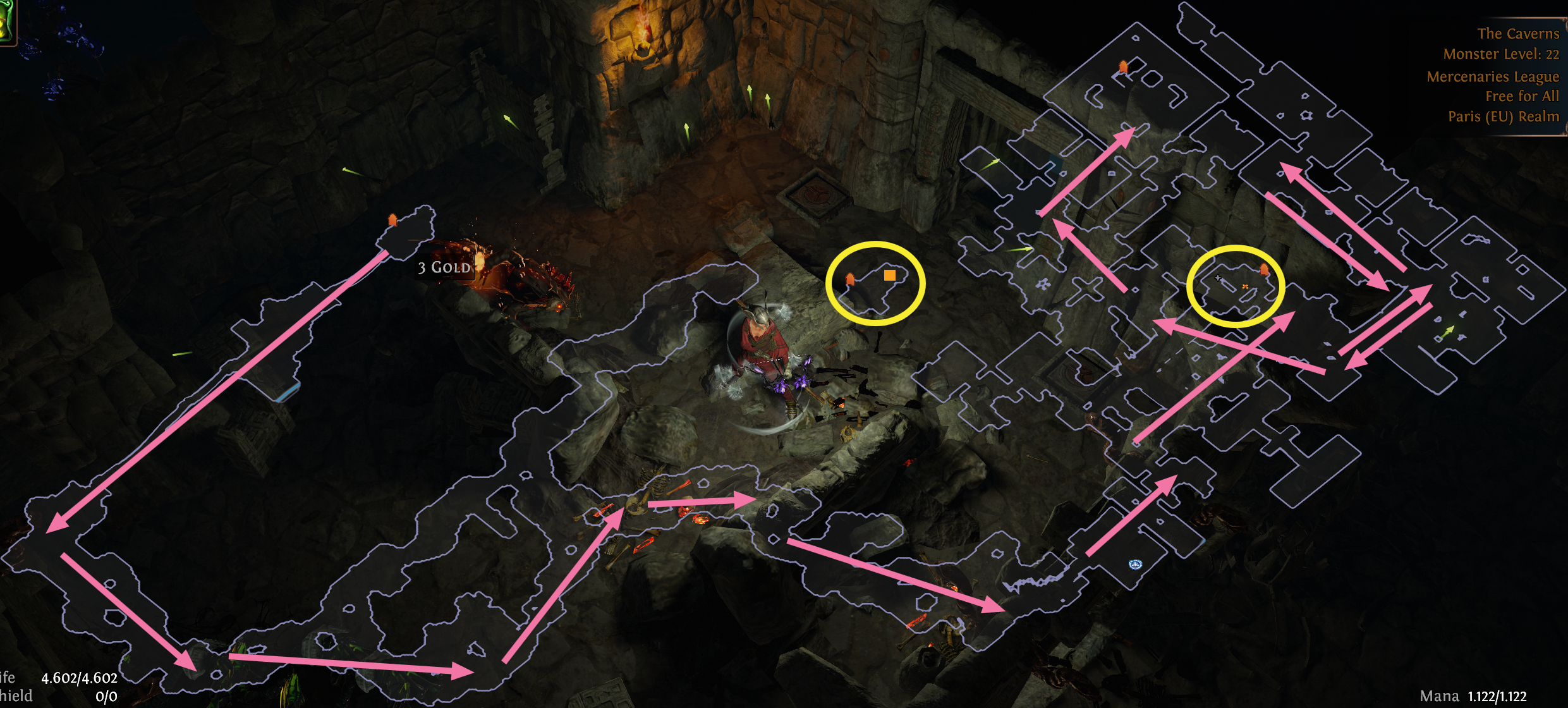This screenshot has width=1568, height=708.
Task: Click the orange square area-transition icon on the minimap
Action: pos(890,275)
